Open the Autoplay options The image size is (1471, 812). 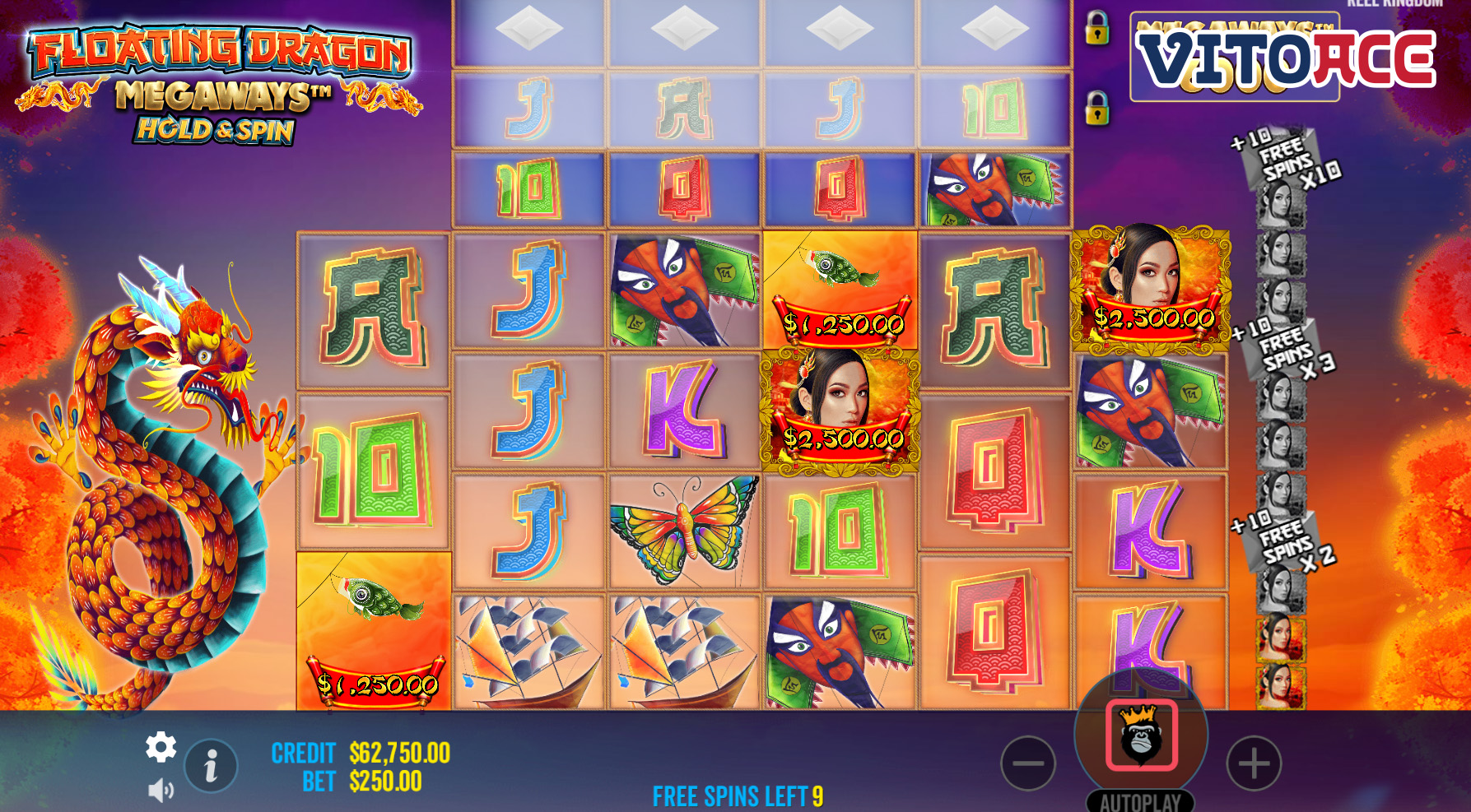1140,801
